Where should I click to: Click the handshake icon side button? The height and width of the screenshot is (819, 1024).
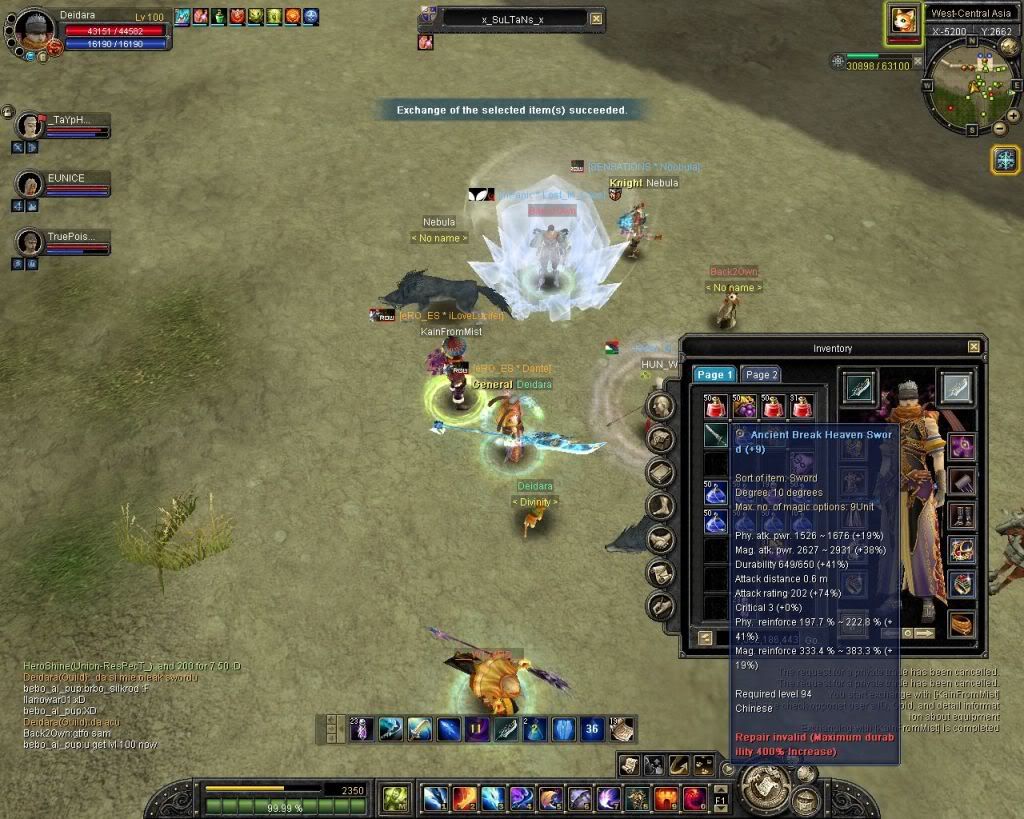[x=659, y=539]
